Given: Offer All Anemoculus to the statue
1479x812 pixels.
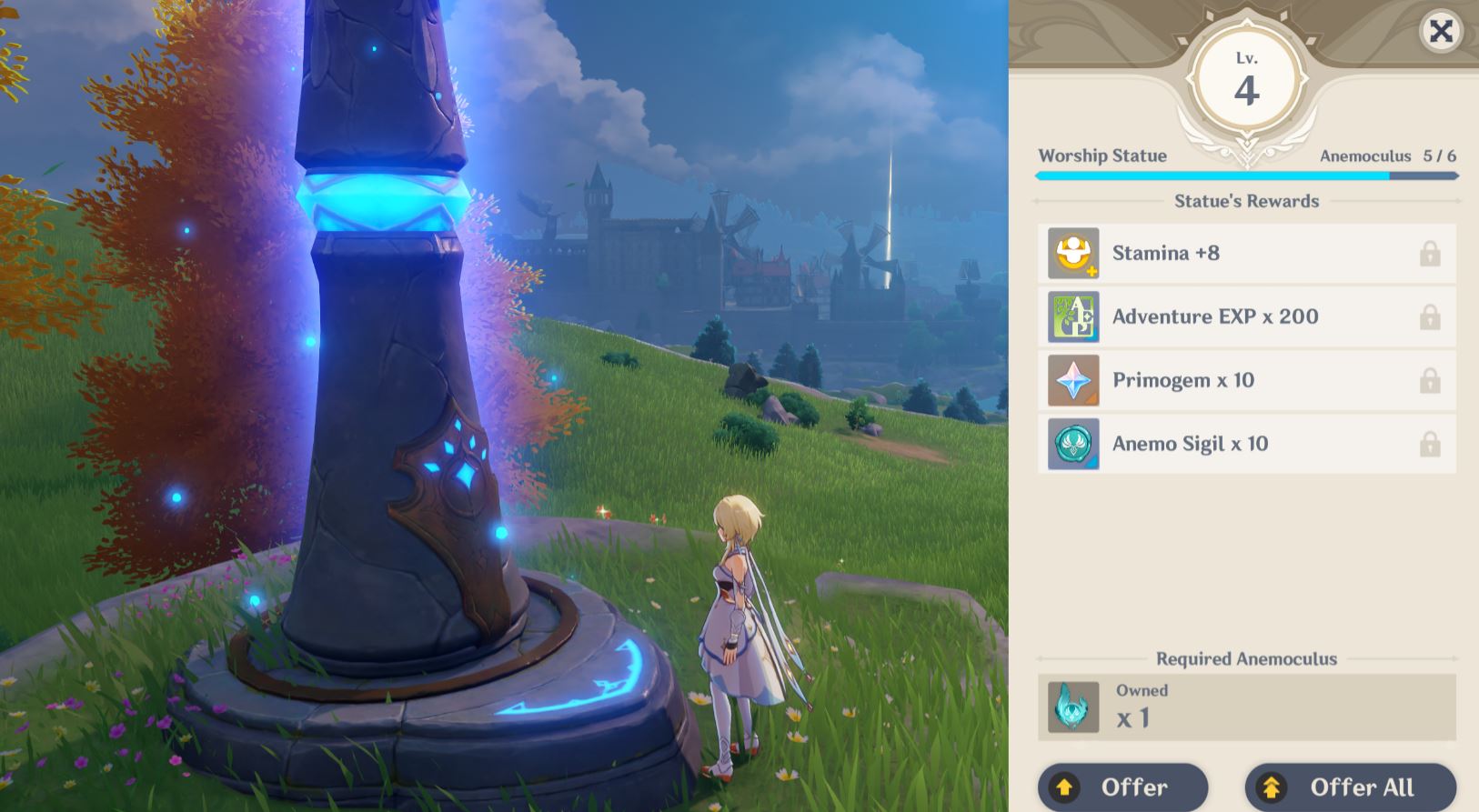Looking at the screenshot, I should point(1350,787).
